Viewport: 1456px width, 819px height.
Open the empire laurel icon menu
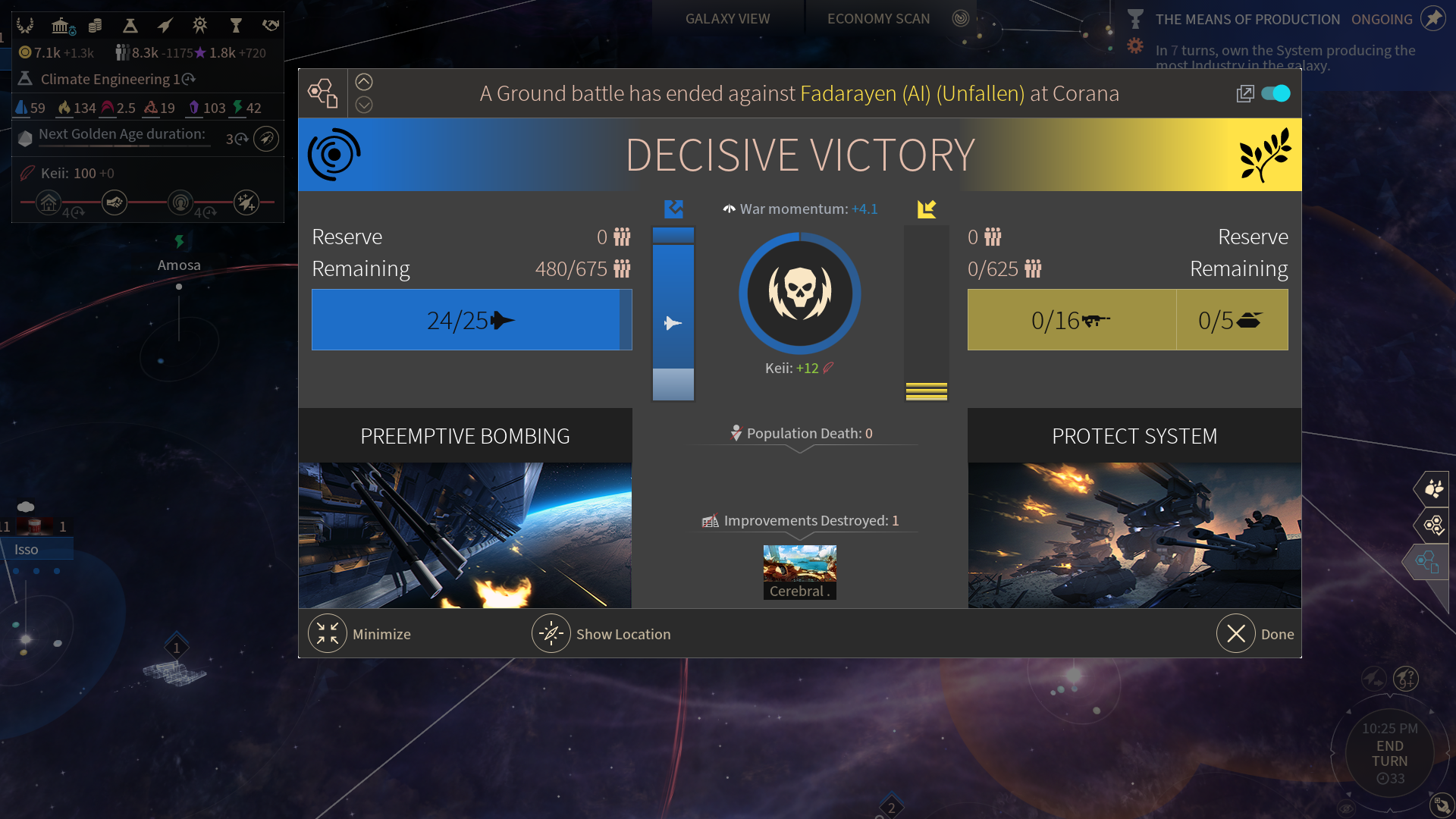pos(25,26)
